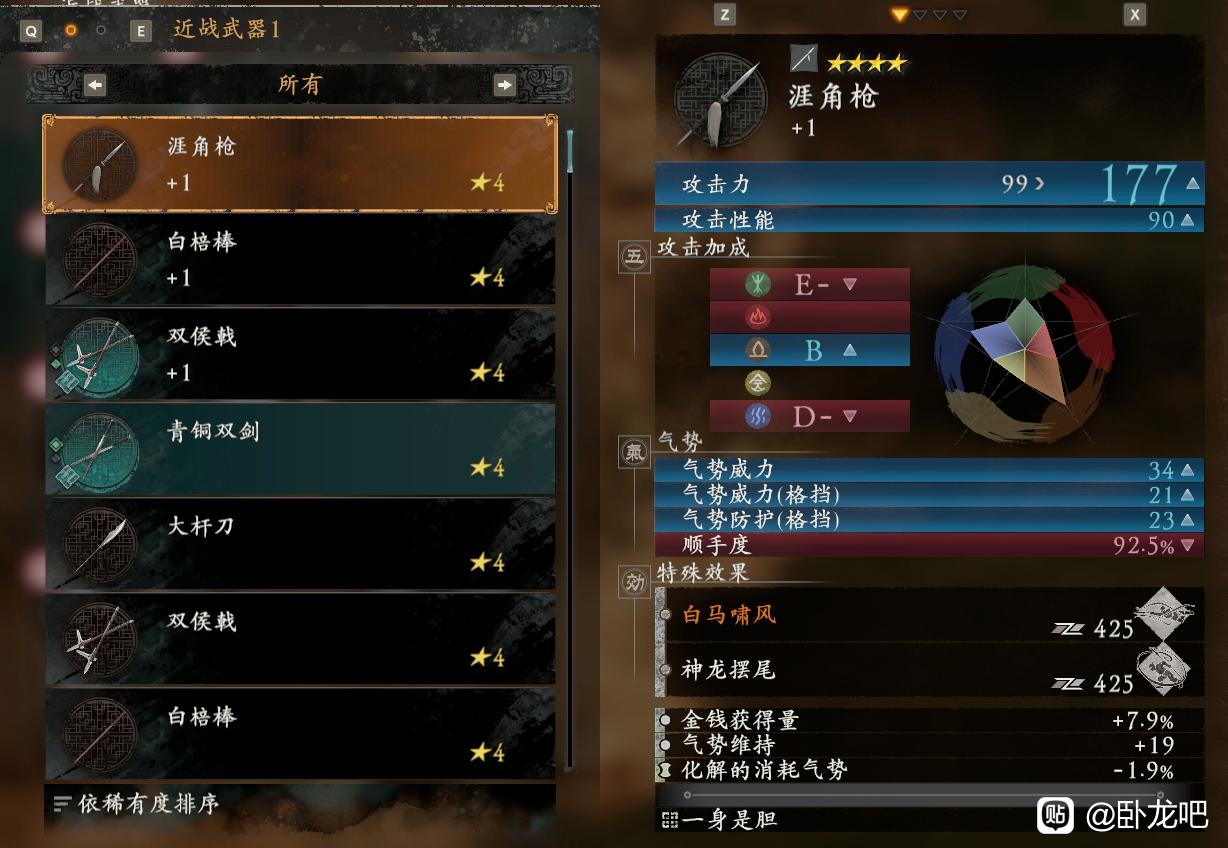Click the 涯角枪 weapon portrait in details
This screenshot has height=848, width=1228.
(x=721, y=100)
